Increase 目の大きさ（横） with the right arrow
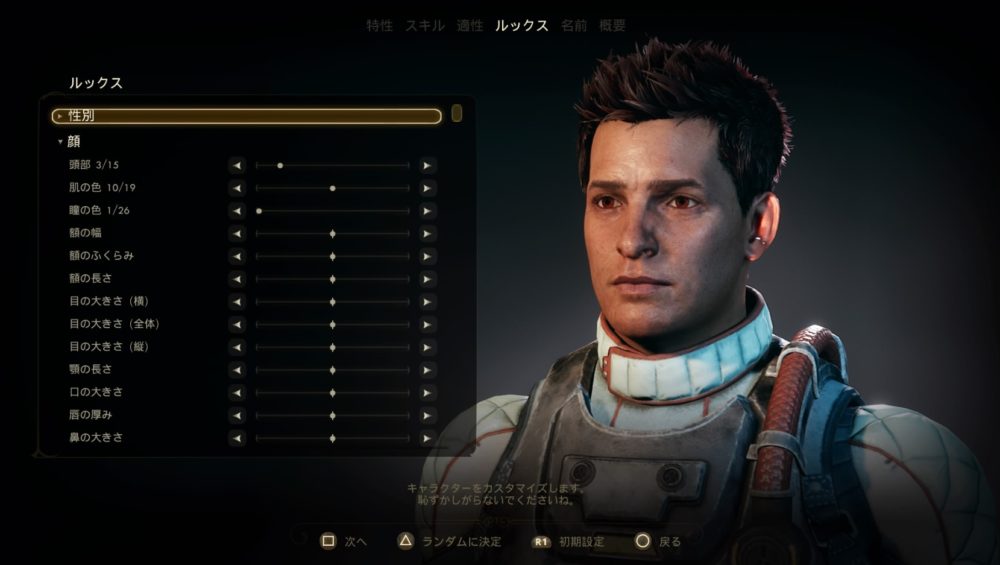Image resolution: width=1000 pixels, height=565 pixels. point(427,302)
